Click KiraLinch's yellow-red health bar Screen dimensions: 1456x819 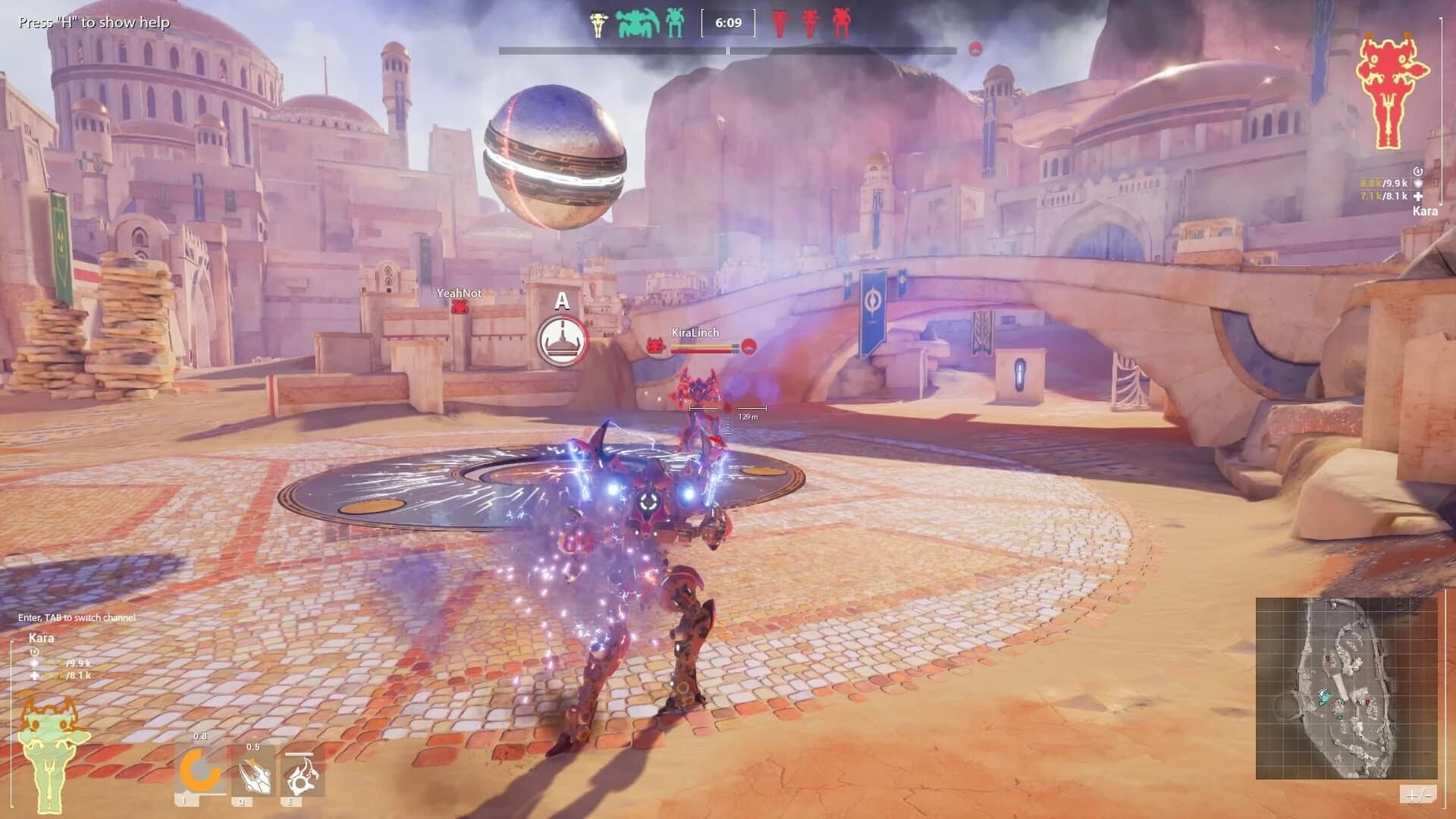[704, 349]
